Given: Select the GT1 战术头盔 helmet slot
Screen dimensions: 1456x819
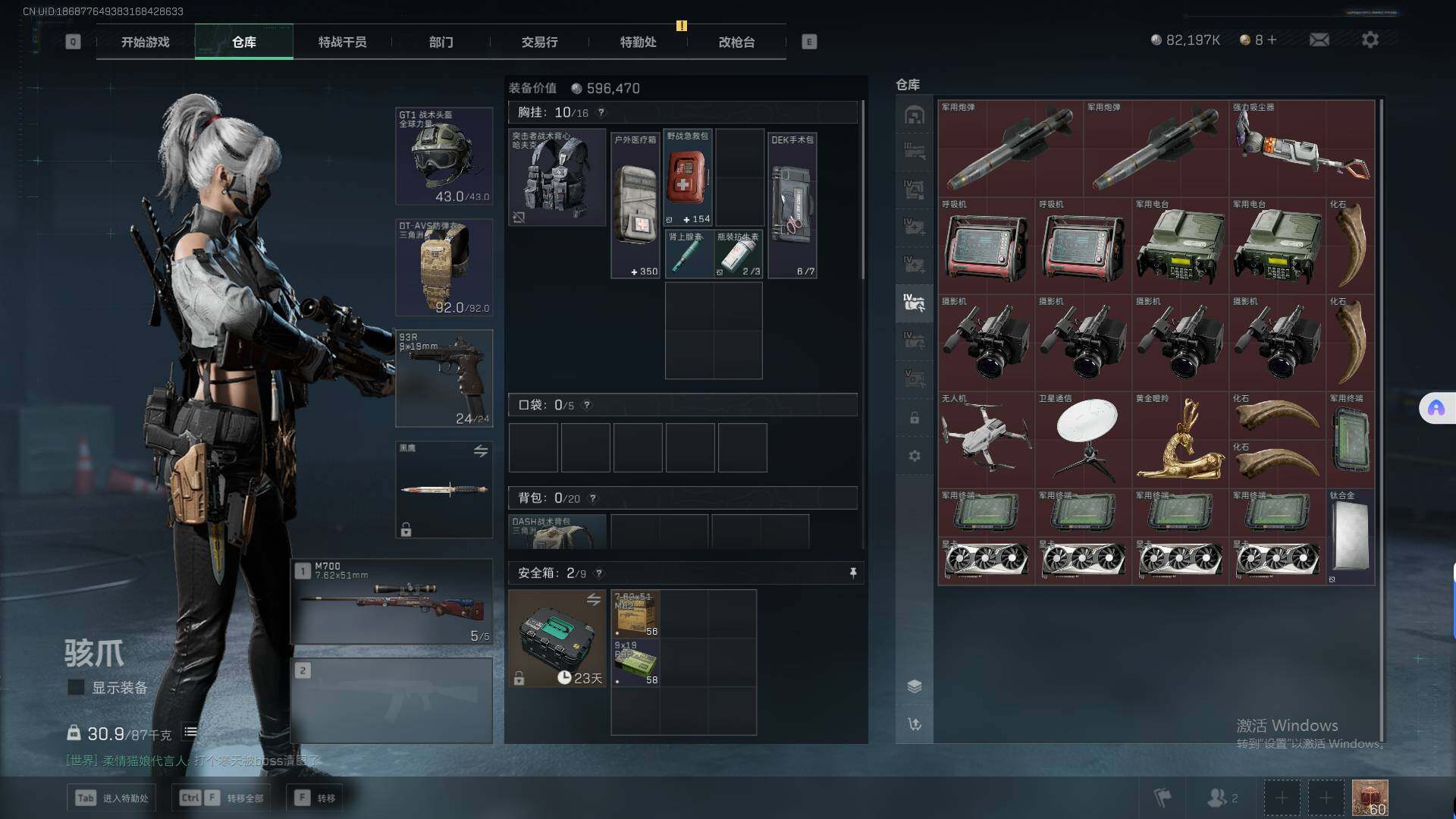Looking at the screenshot, I should (444, 156).
